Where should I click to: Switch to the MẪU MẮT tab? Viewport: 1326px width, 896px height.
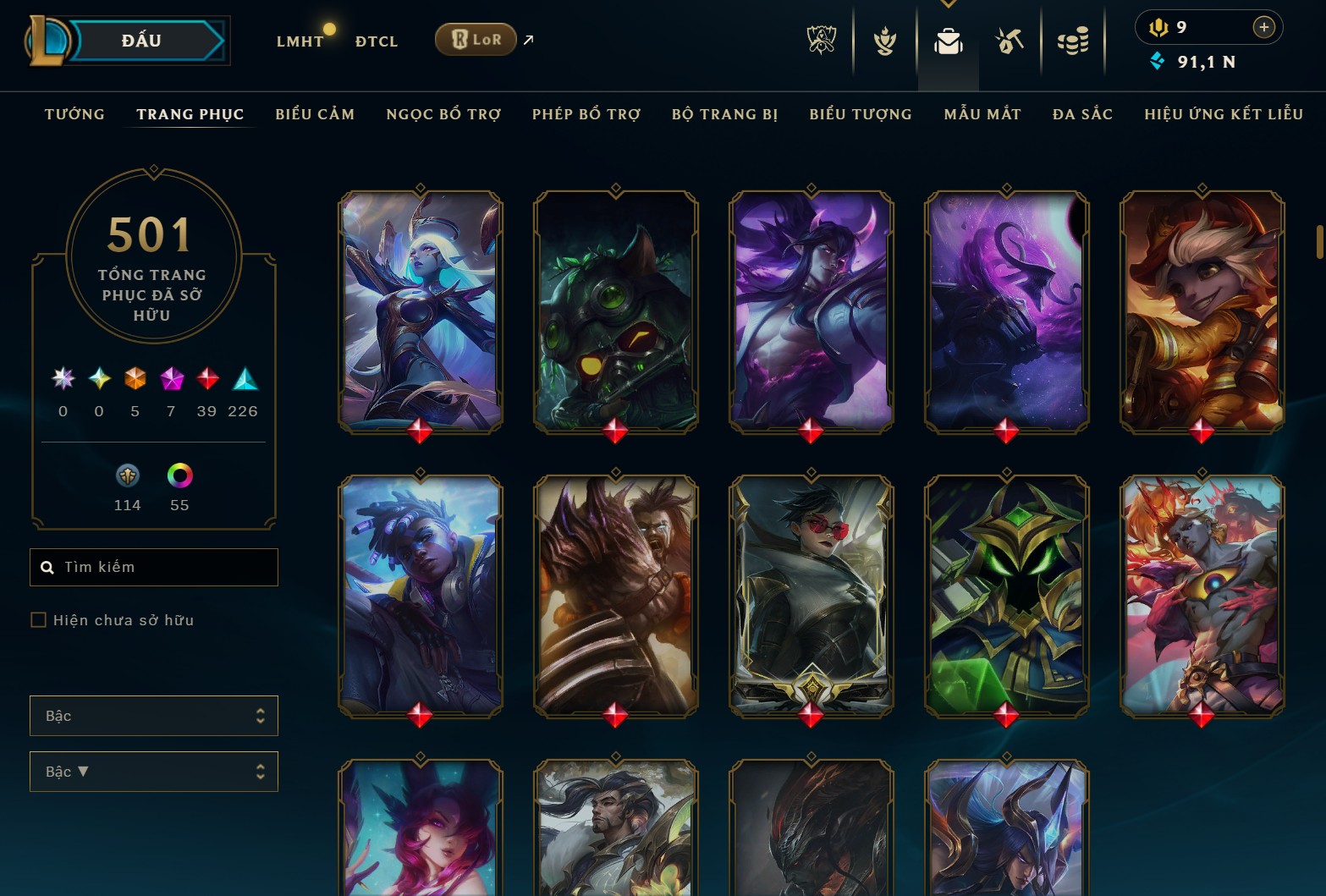coord(982,113)
